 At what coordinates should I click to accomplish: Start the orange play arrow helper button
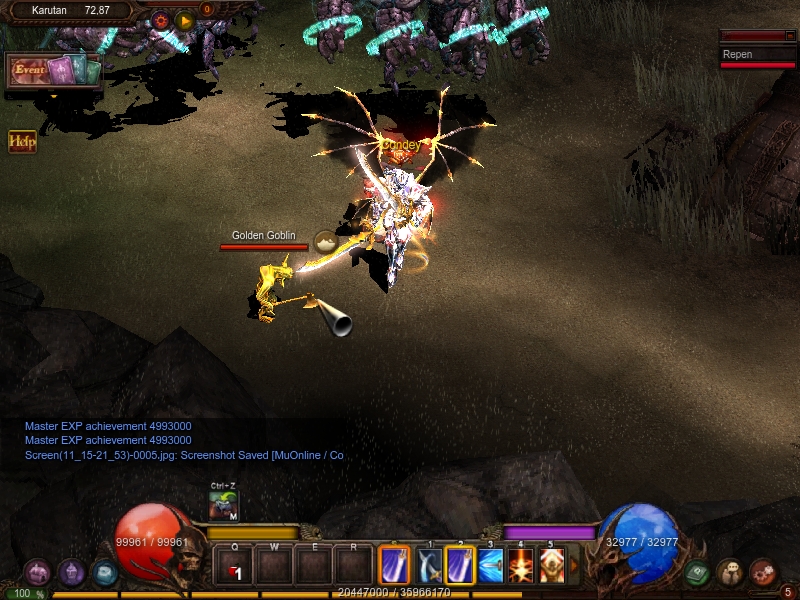pyautogui.click(x=184, y=20)
